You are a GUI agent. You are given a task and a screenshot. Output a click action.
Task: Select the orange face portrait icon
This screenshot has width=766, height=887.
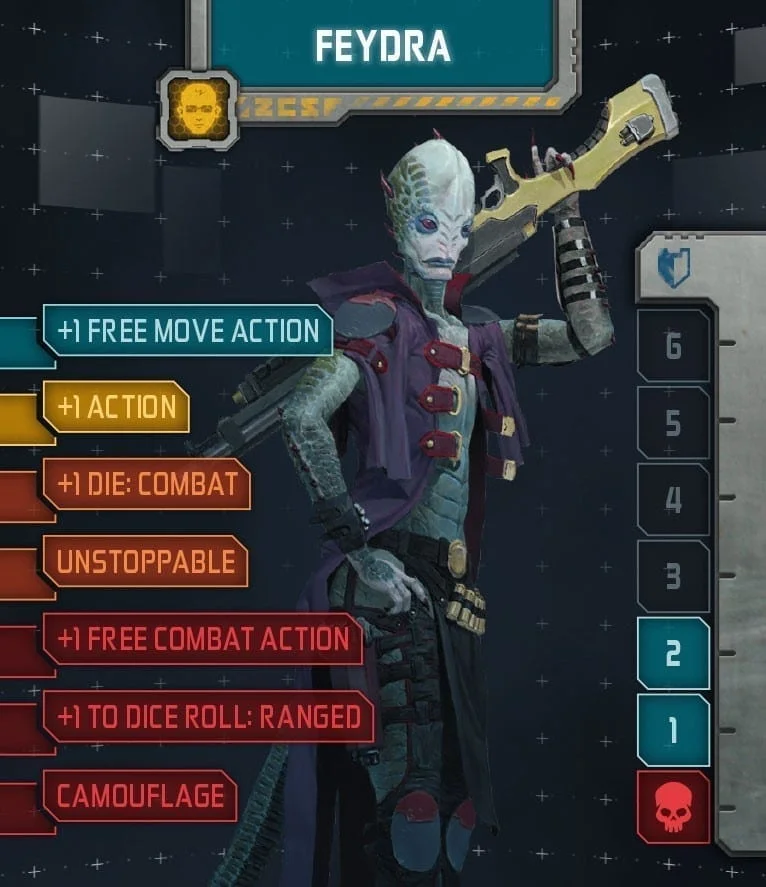point(199,109)
